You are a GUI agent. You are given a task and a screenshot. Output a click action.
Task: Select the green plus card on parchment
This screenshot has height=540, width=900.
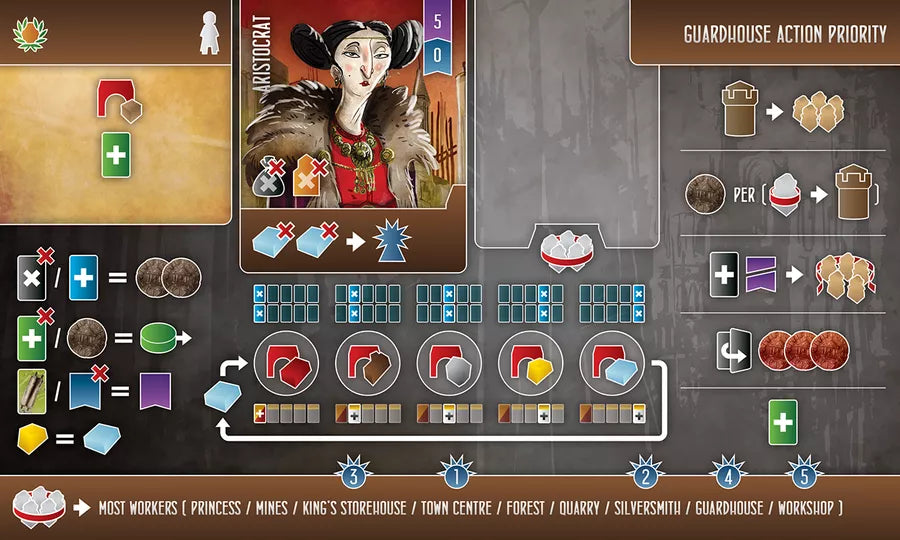click(x=117, y=156)
